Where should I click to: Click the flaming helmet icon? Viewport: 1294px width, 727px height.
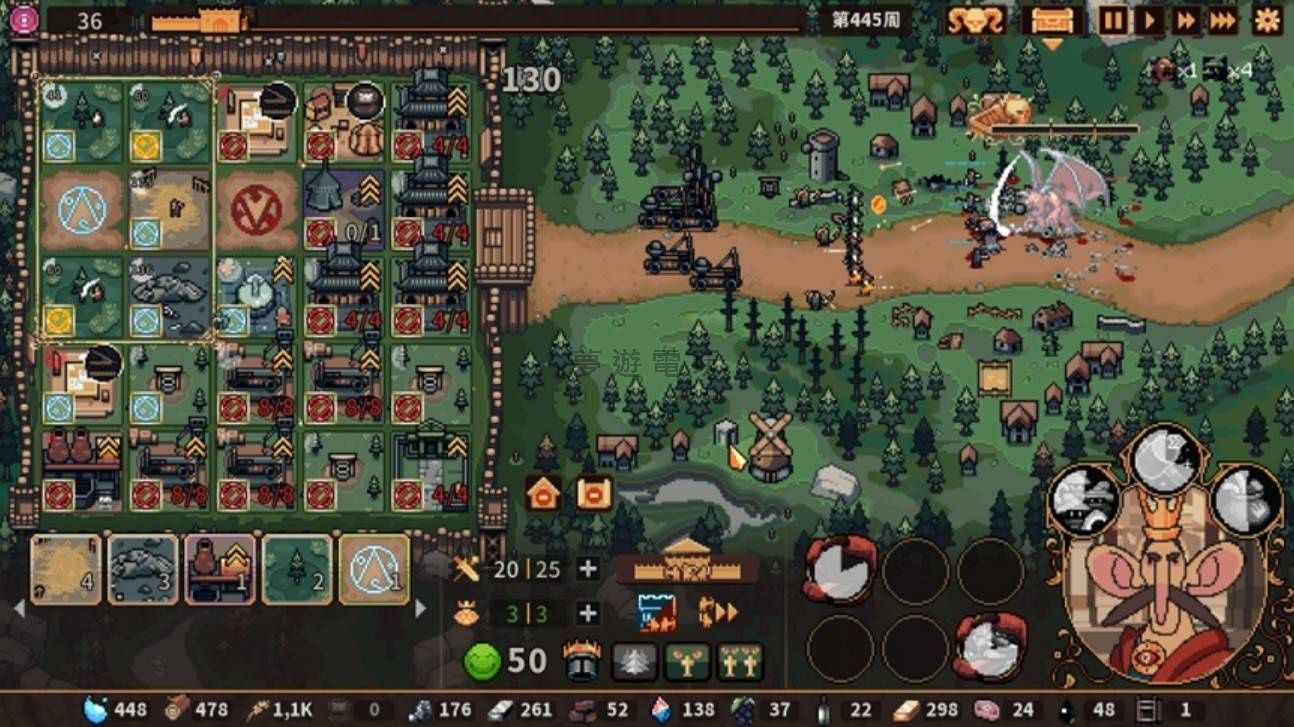581,661
